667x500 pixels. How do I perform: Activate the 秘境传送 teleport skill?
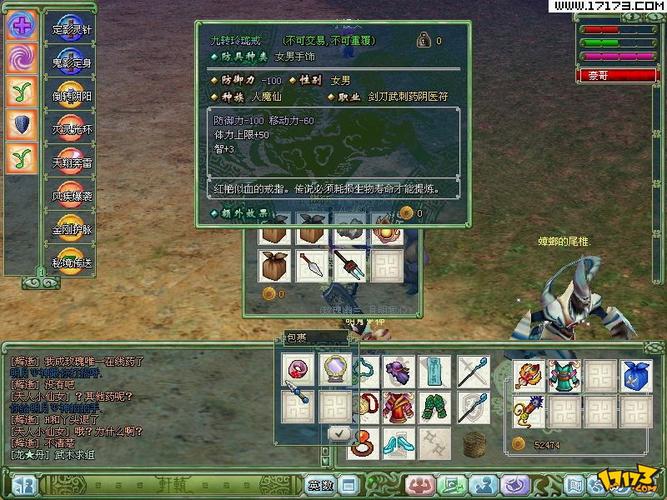click(71, 262)
